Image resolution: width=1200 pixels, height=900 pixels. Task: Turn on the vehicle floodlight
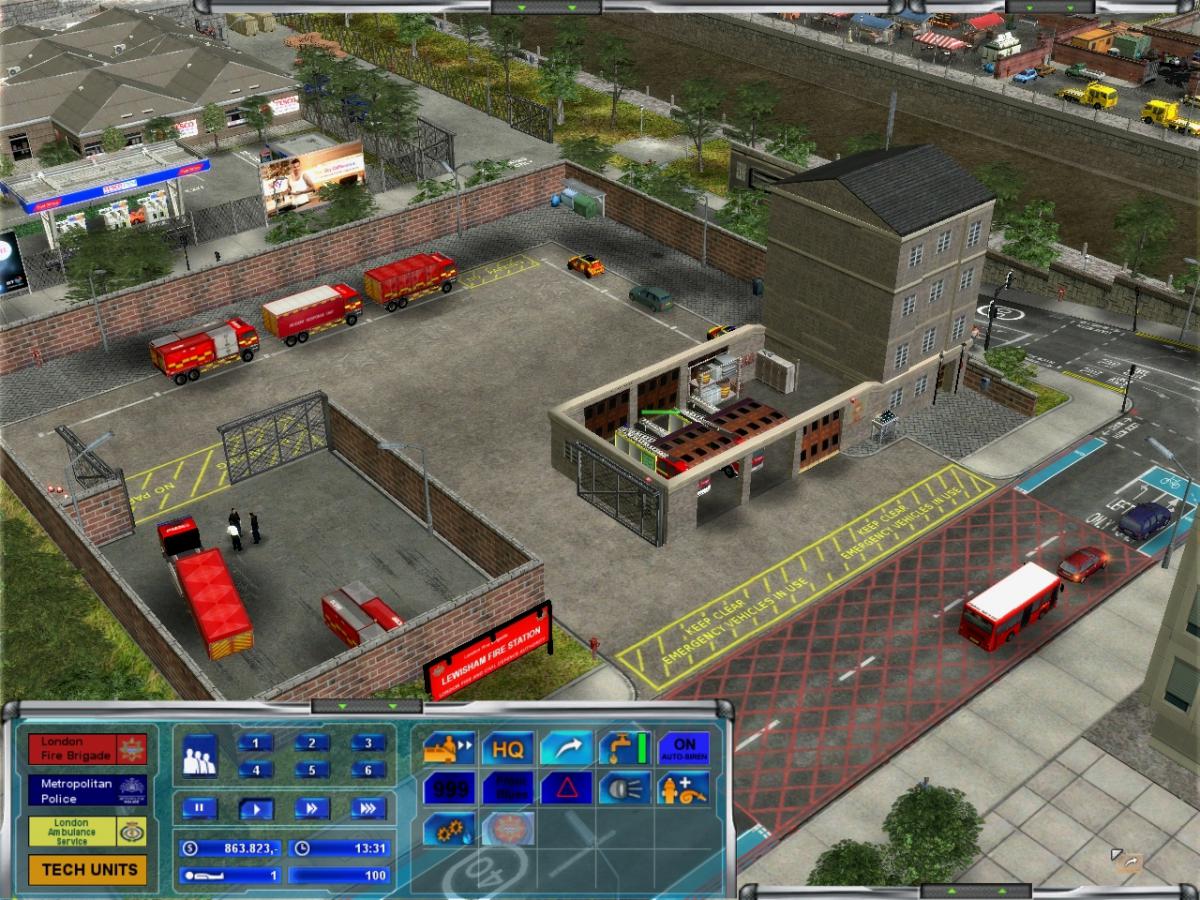coord(625,788)
